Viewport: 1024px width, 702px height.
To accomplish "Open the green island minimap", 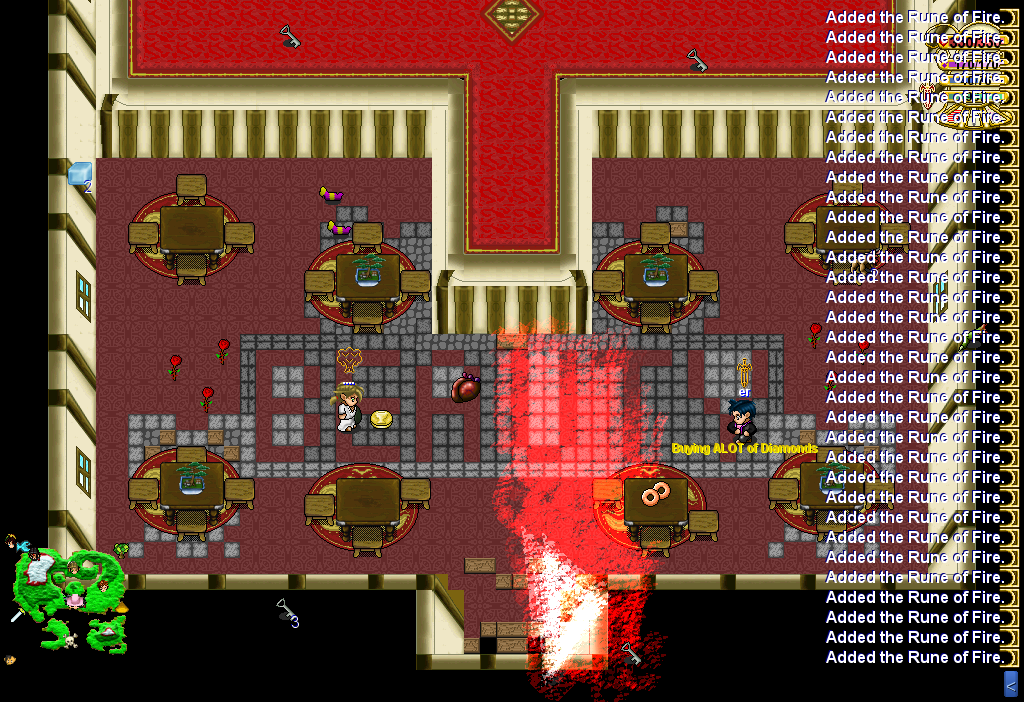I will click(x=70, y=596).
